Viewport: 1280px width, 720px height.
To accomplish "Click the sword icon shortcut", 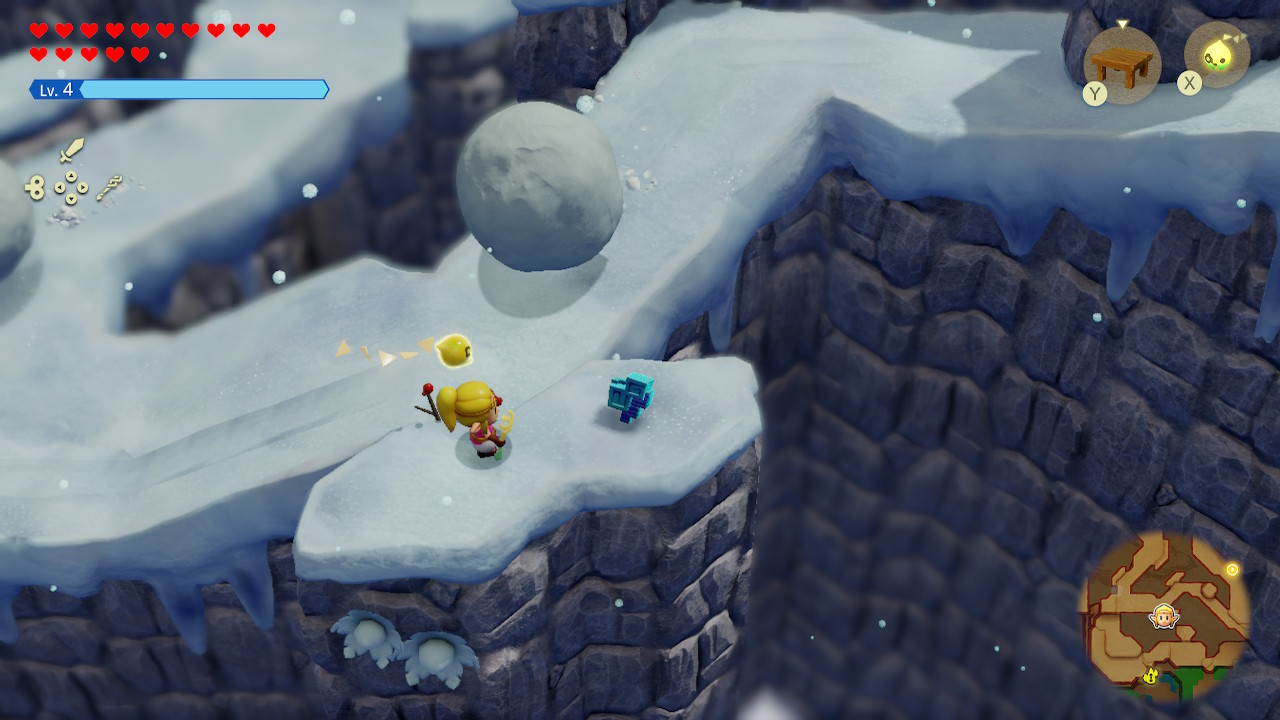I will pos(71,151).
